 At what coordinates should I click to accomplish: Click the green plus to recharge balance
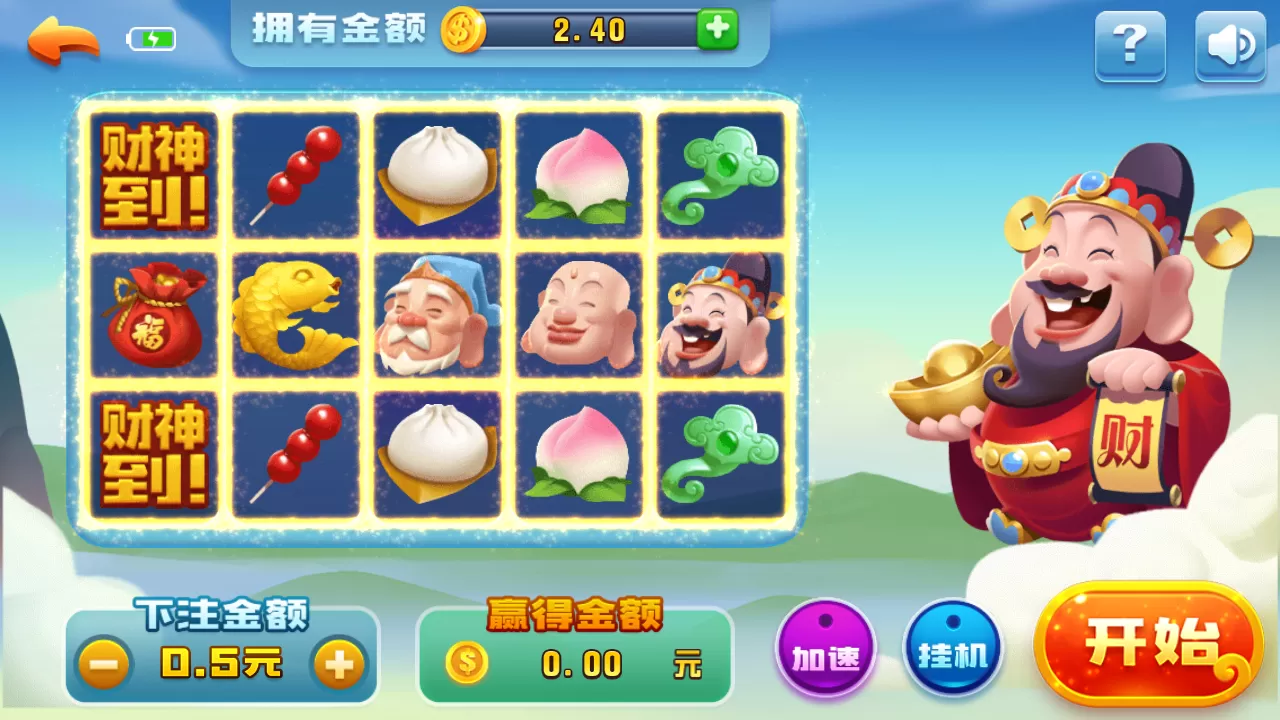(x=716, y=31)
